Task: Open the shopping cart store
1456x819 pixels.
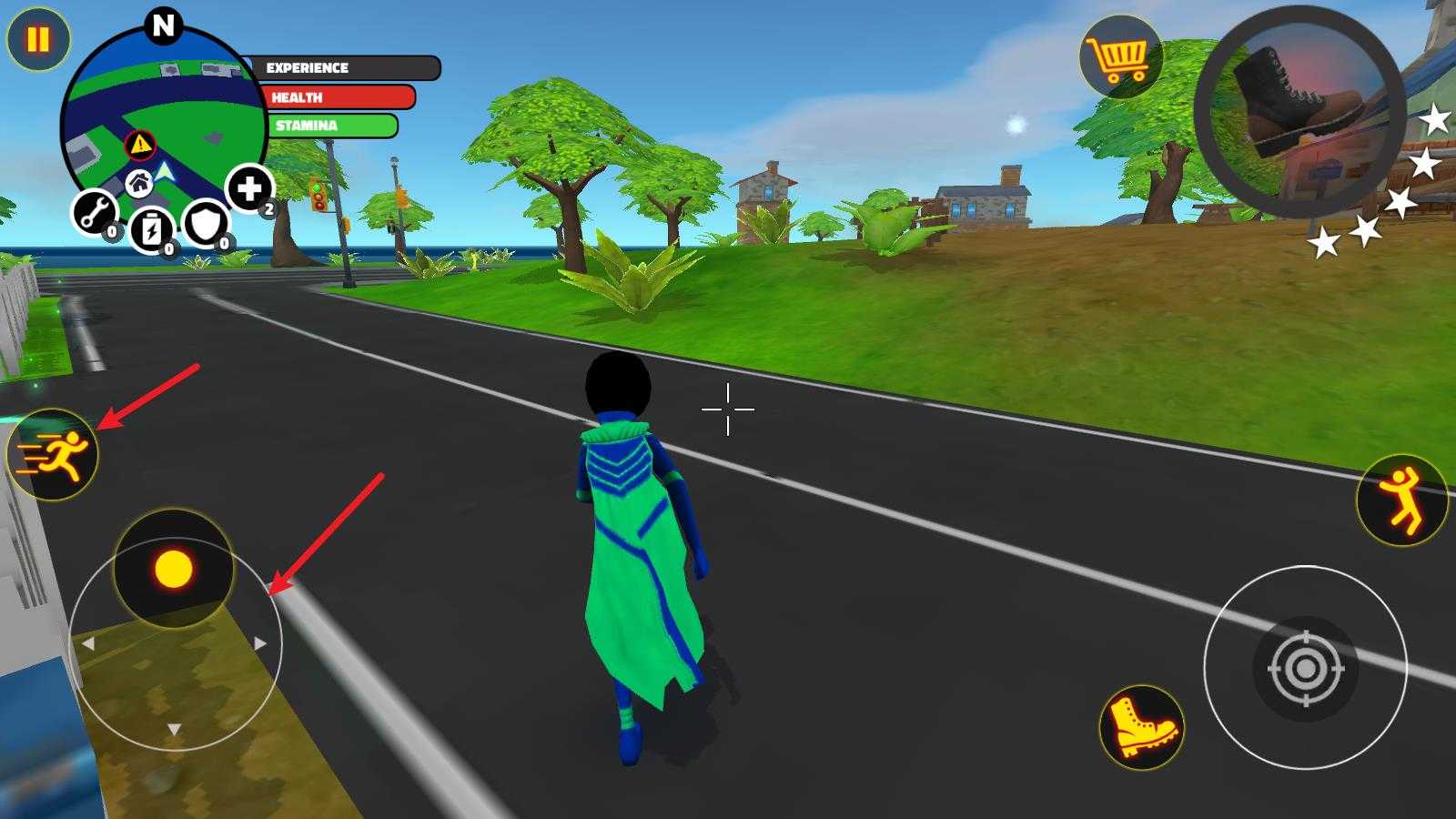Action: (x=1121, y=57)
